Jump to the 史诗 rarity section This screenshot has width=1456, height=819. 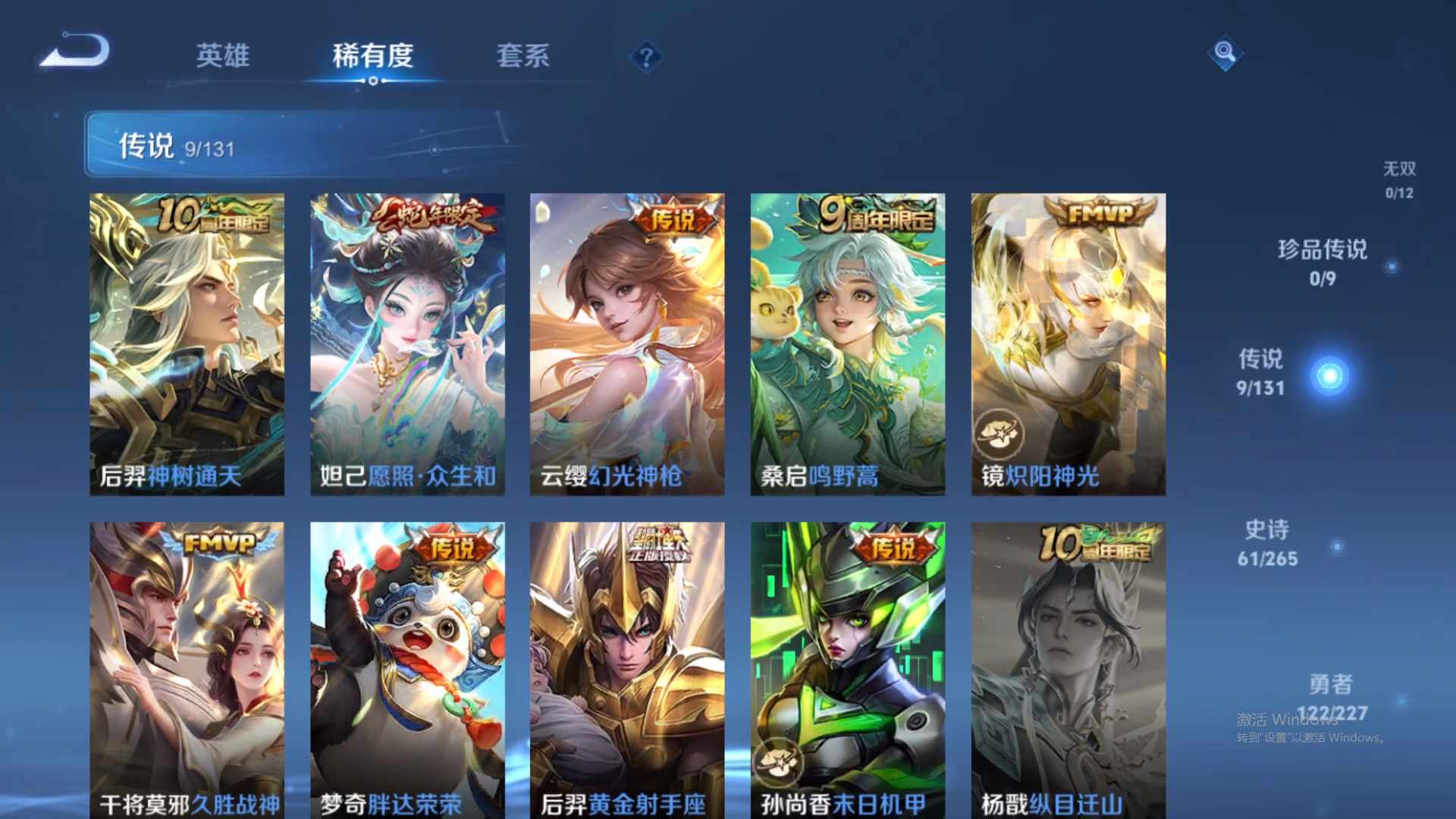coord(1267,542)
